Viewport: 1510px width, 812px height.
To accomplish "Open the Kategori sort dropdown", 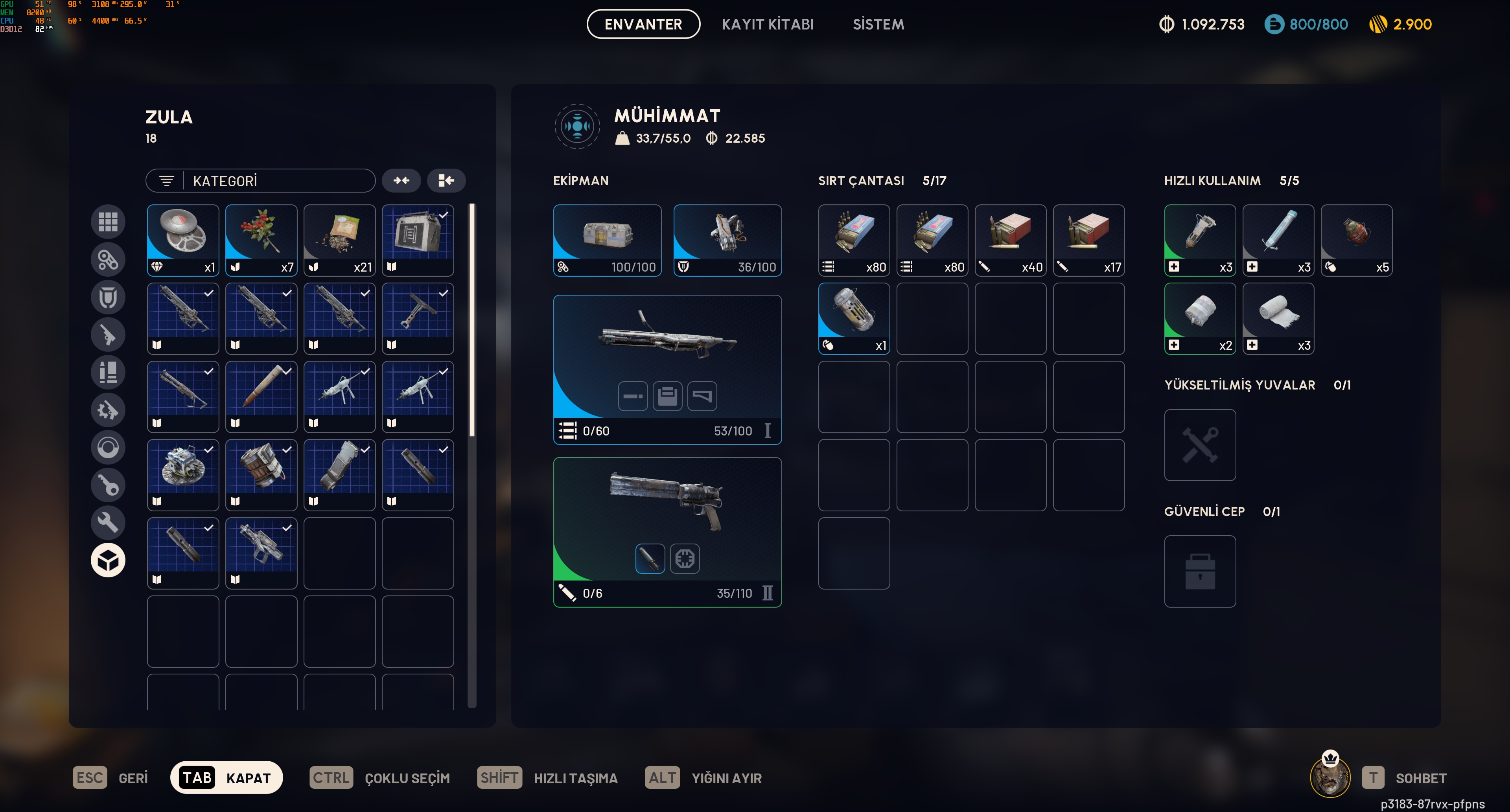I will [x=260, y=181].
